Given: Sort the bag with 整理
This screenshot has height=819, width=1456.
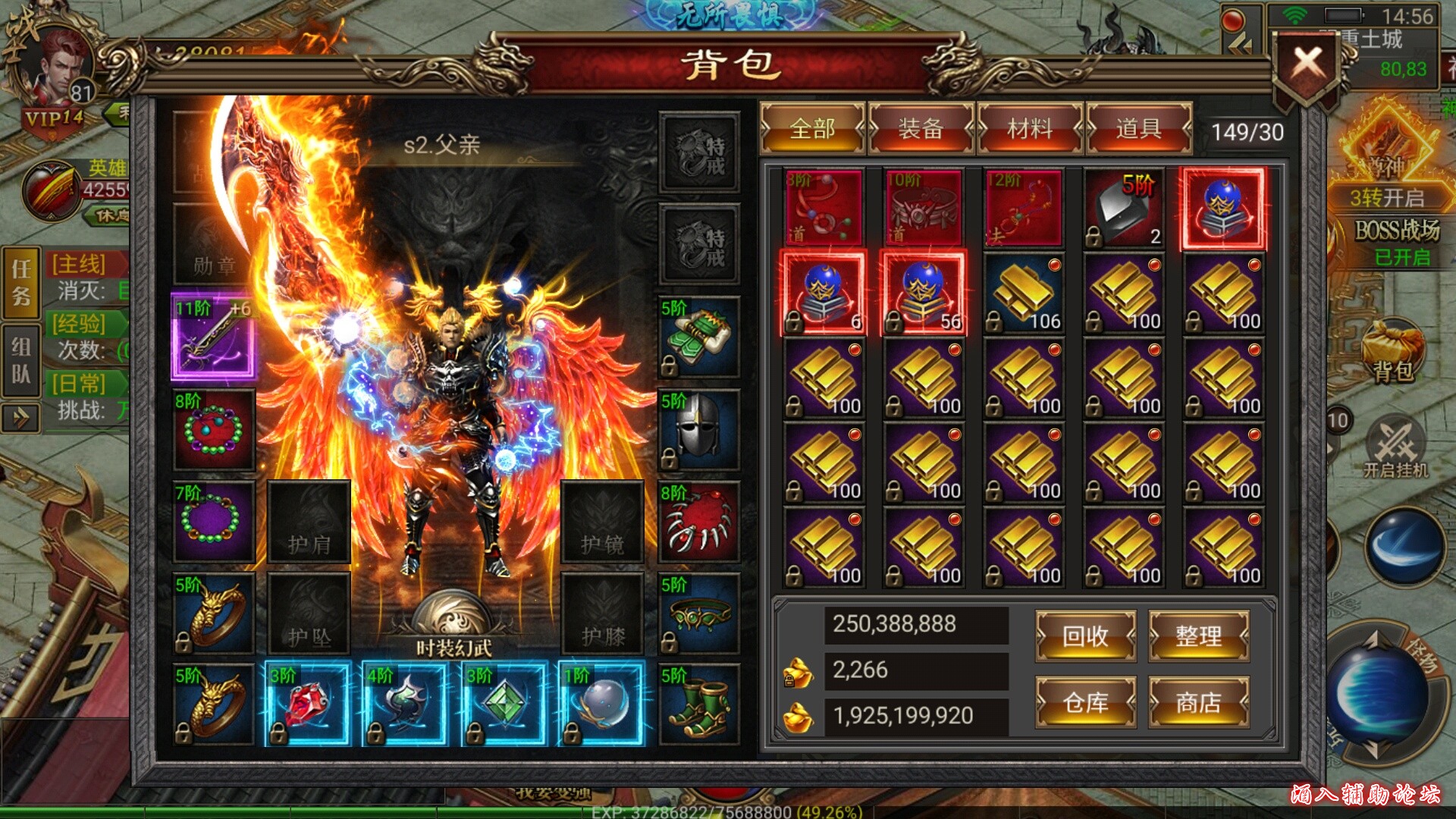Looking at the screenshot, I should [1198, 635].
